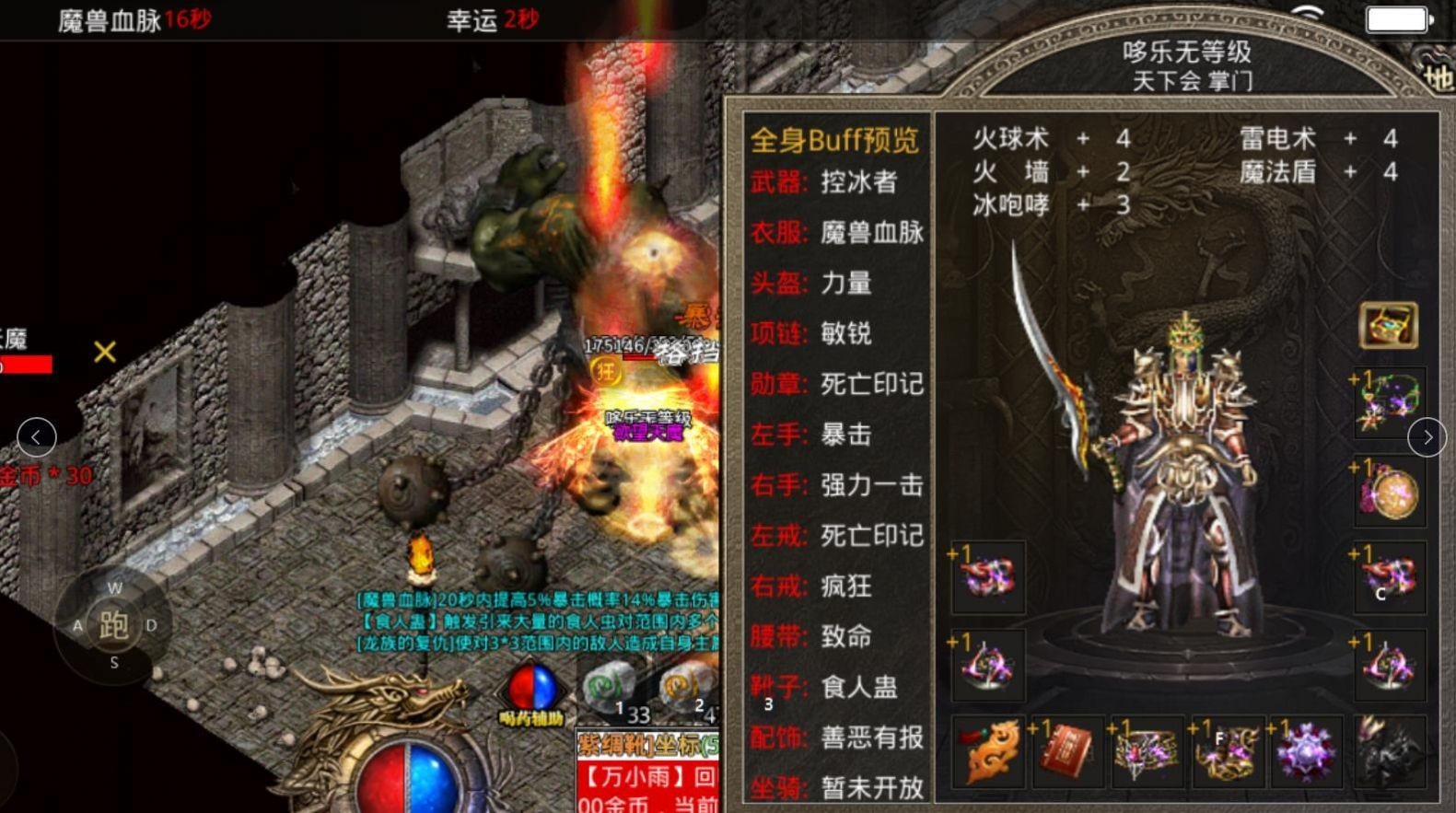Image resolution: width=1456 pixels, height=813 pixels.
Task: Click the right arrow beside the equipment panel
Action: [x=1429, y=438]
